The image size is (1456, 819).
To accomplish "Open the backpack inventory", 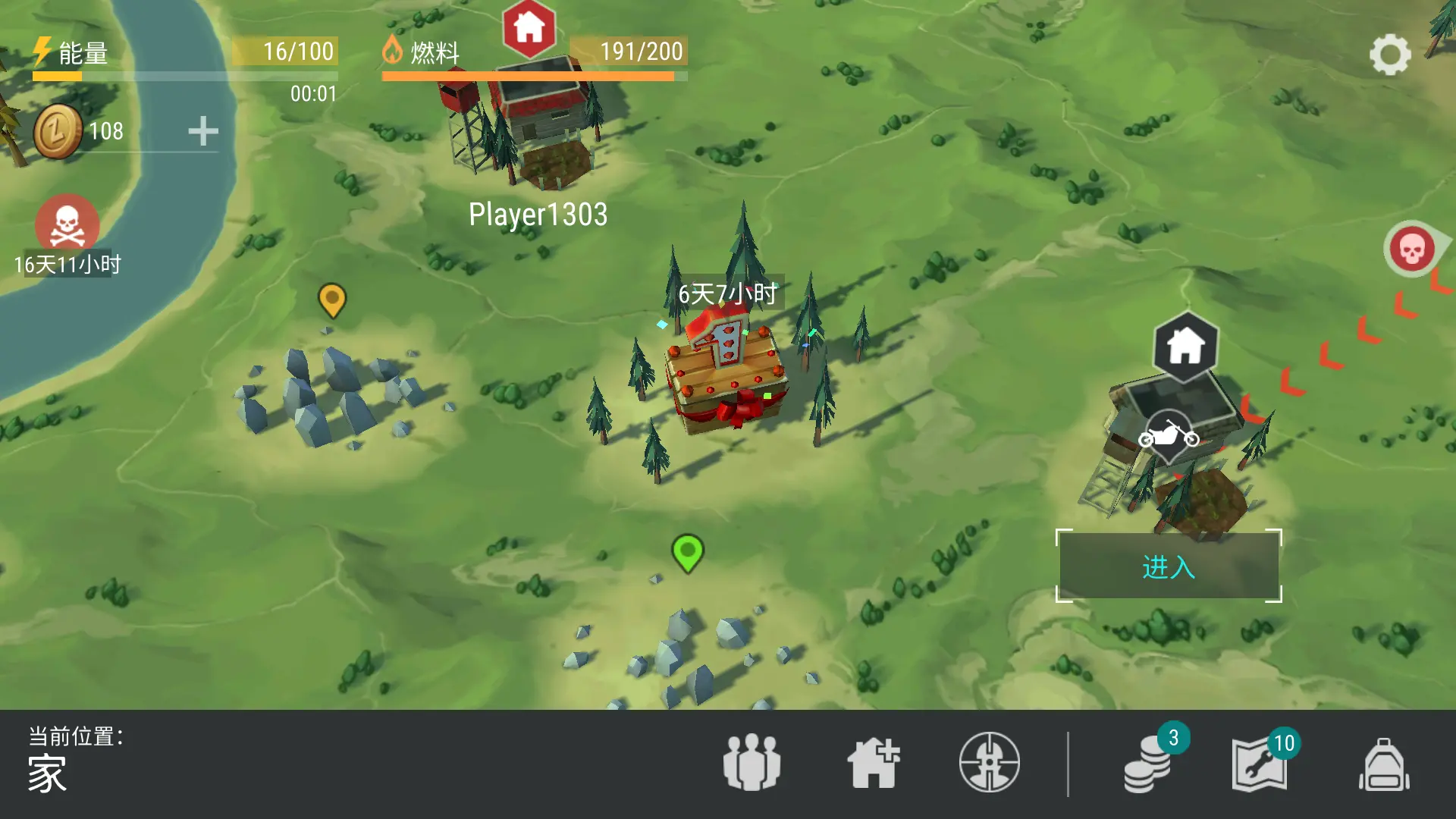I will (1384, 764).
